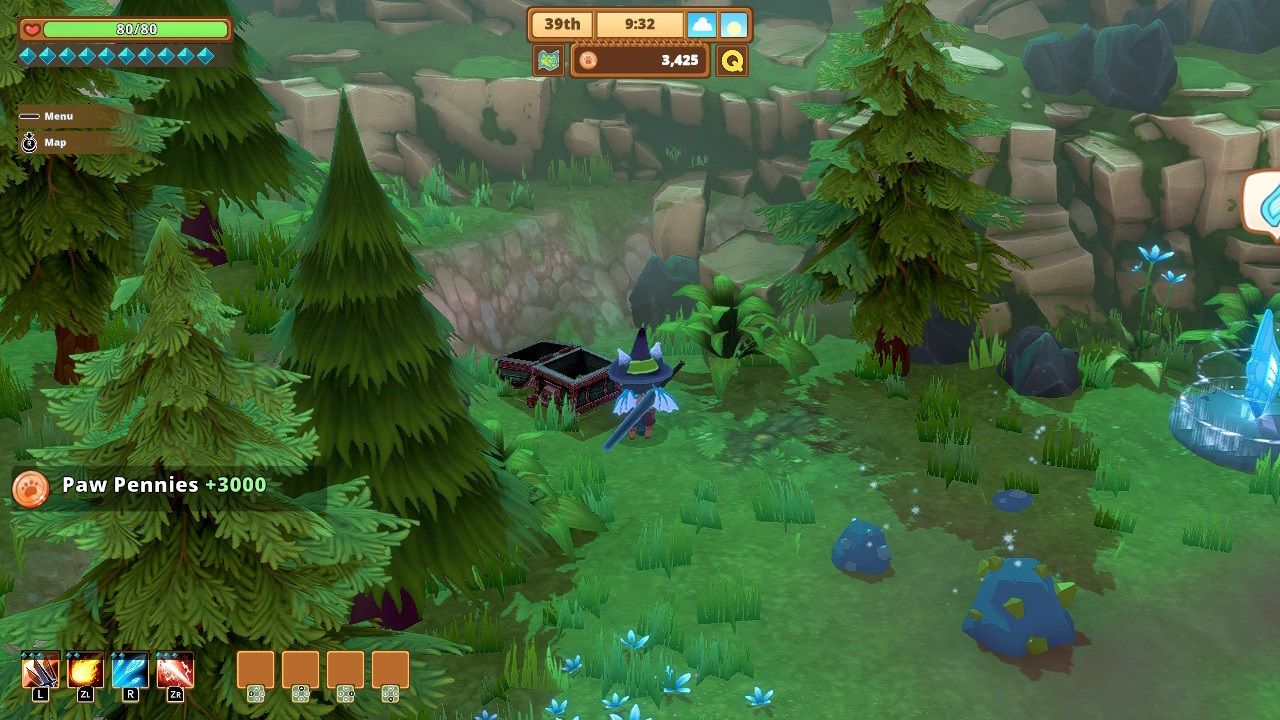The image size is (1280, 720).
Task: Expand the day counter showing 39th
Action: pos(561,23)
